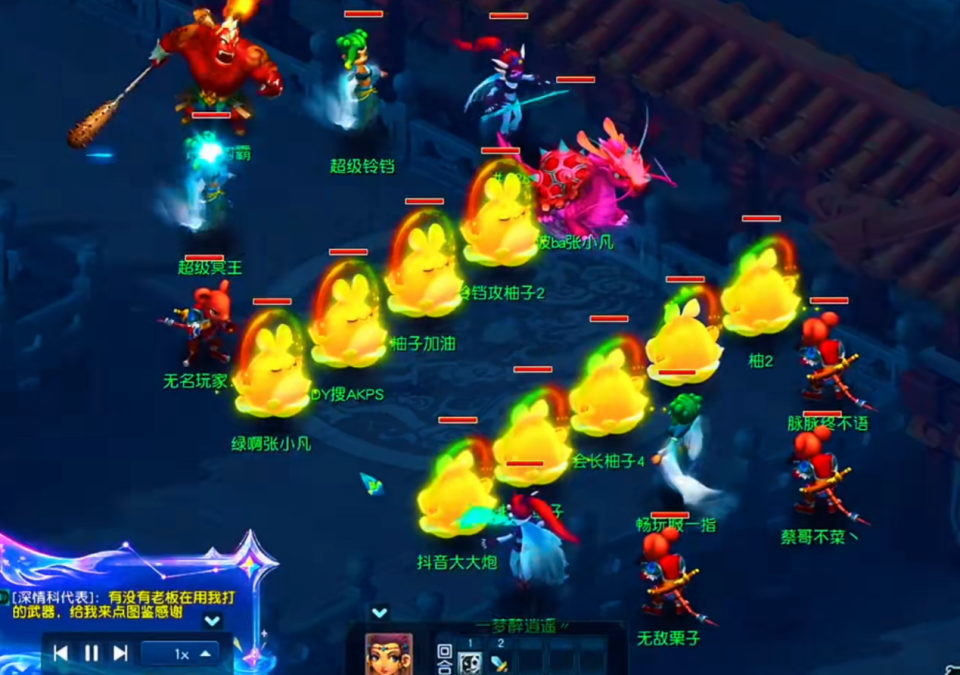Click the purple-haired character portrait
This screenshot has height=675, width=960.
[x=388, y=653]
